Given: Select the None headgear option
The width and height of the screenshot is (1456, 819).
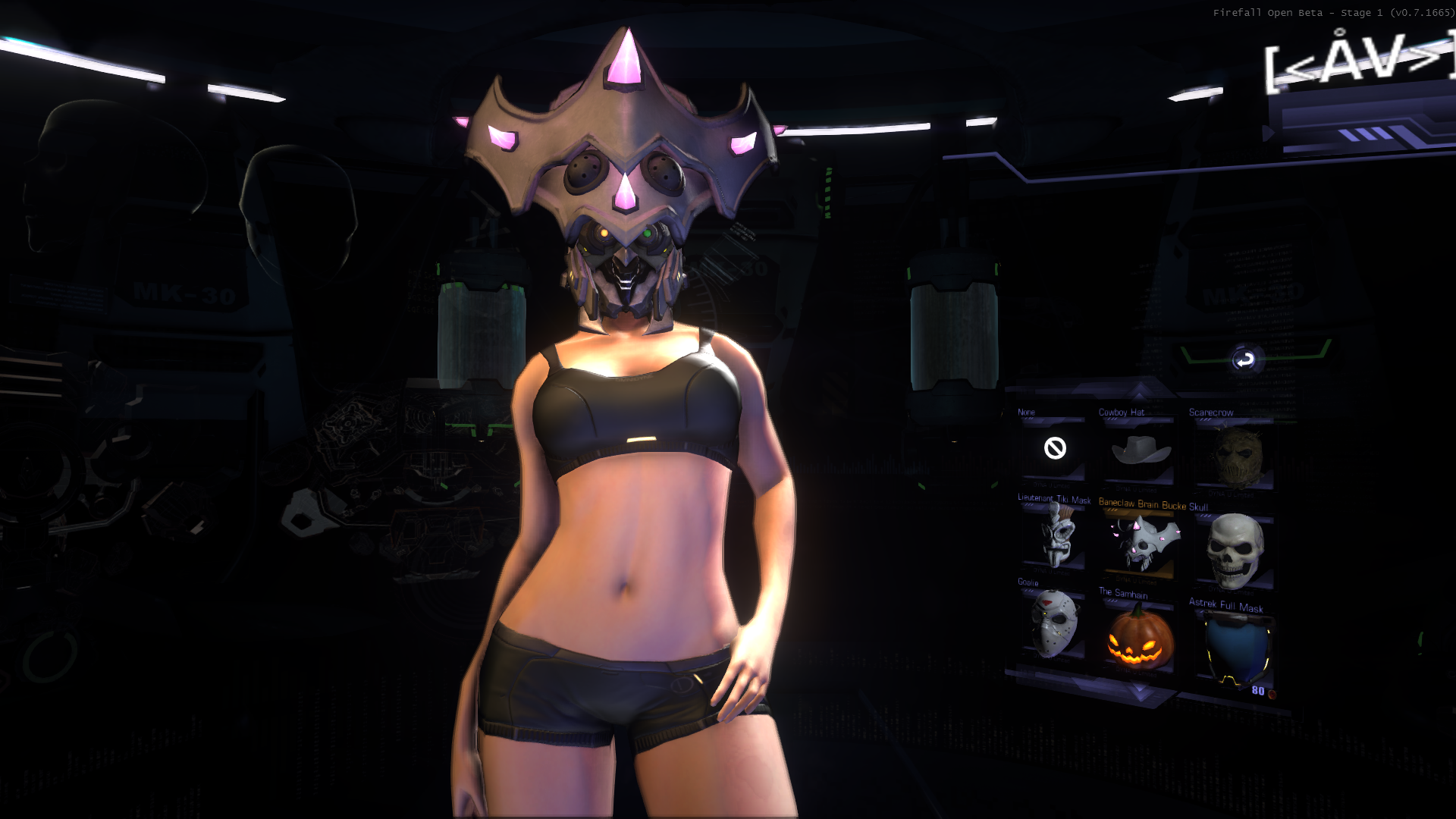Looking at the screenshot, I should click(x=1055, y=449).
